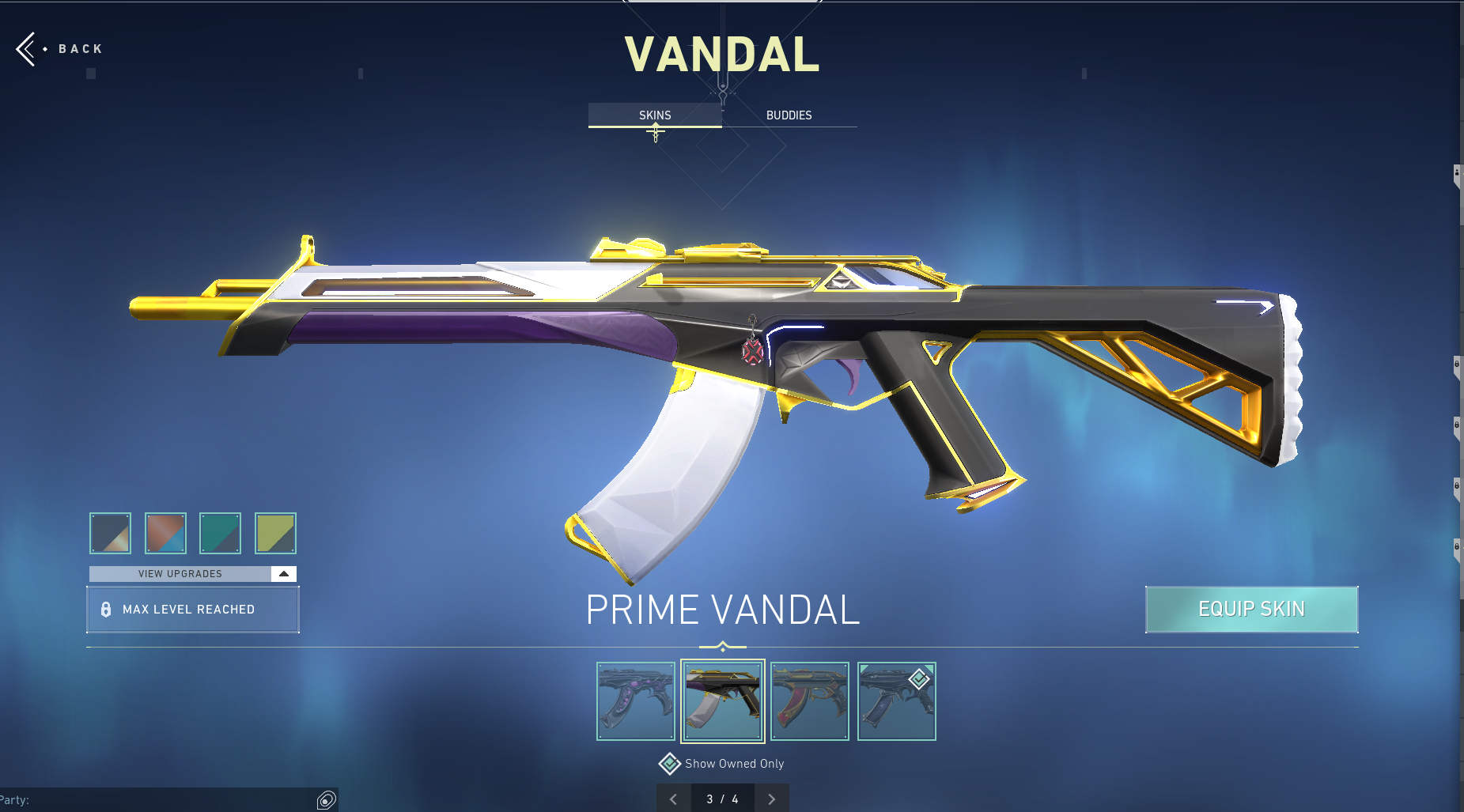Click the previous page chevron arrow
1464x812 pixels.
coord(673,799)
